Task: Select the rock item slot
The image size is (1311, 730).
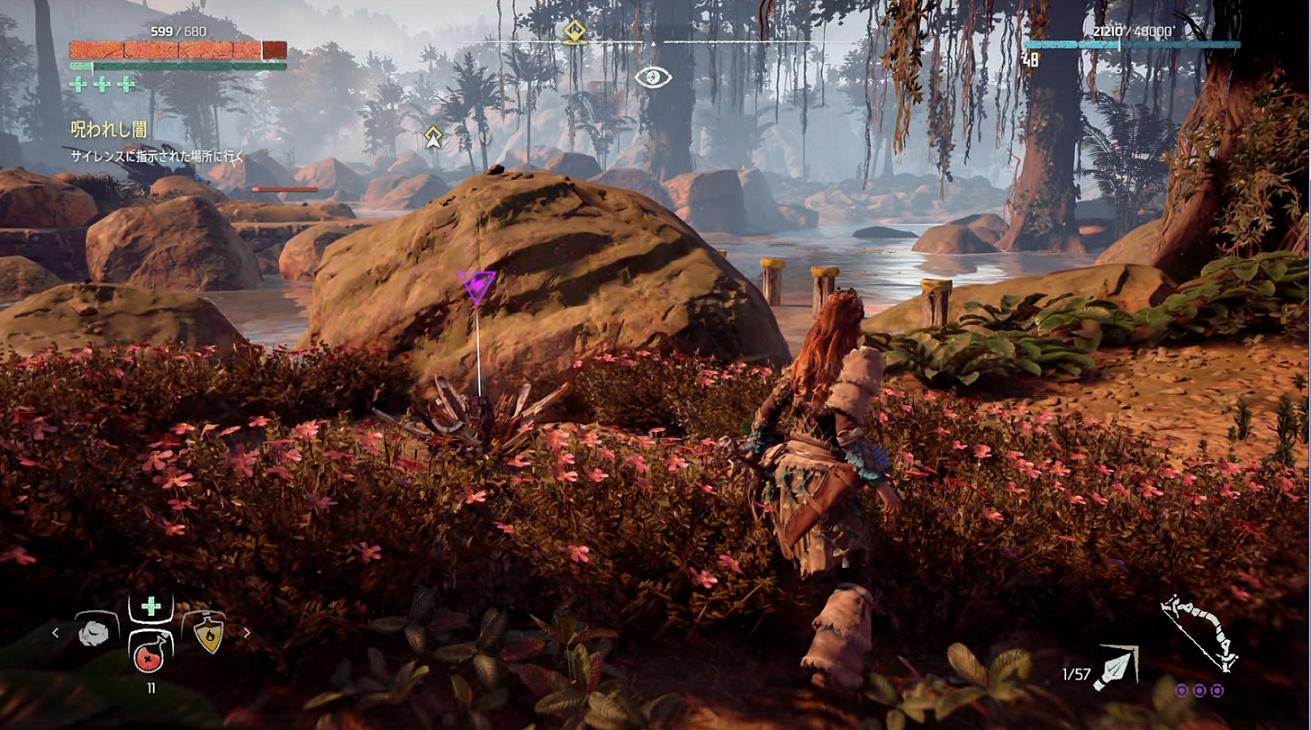Action: [x=97, y=632]
